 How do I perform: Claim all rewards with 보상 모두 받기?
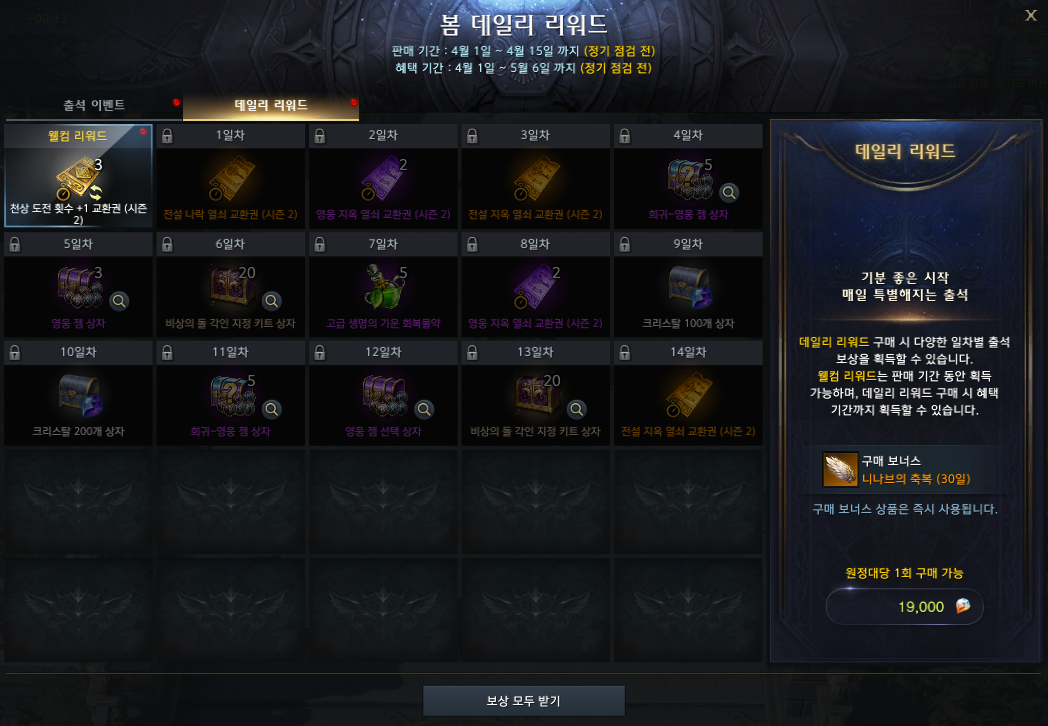point(524,701)
